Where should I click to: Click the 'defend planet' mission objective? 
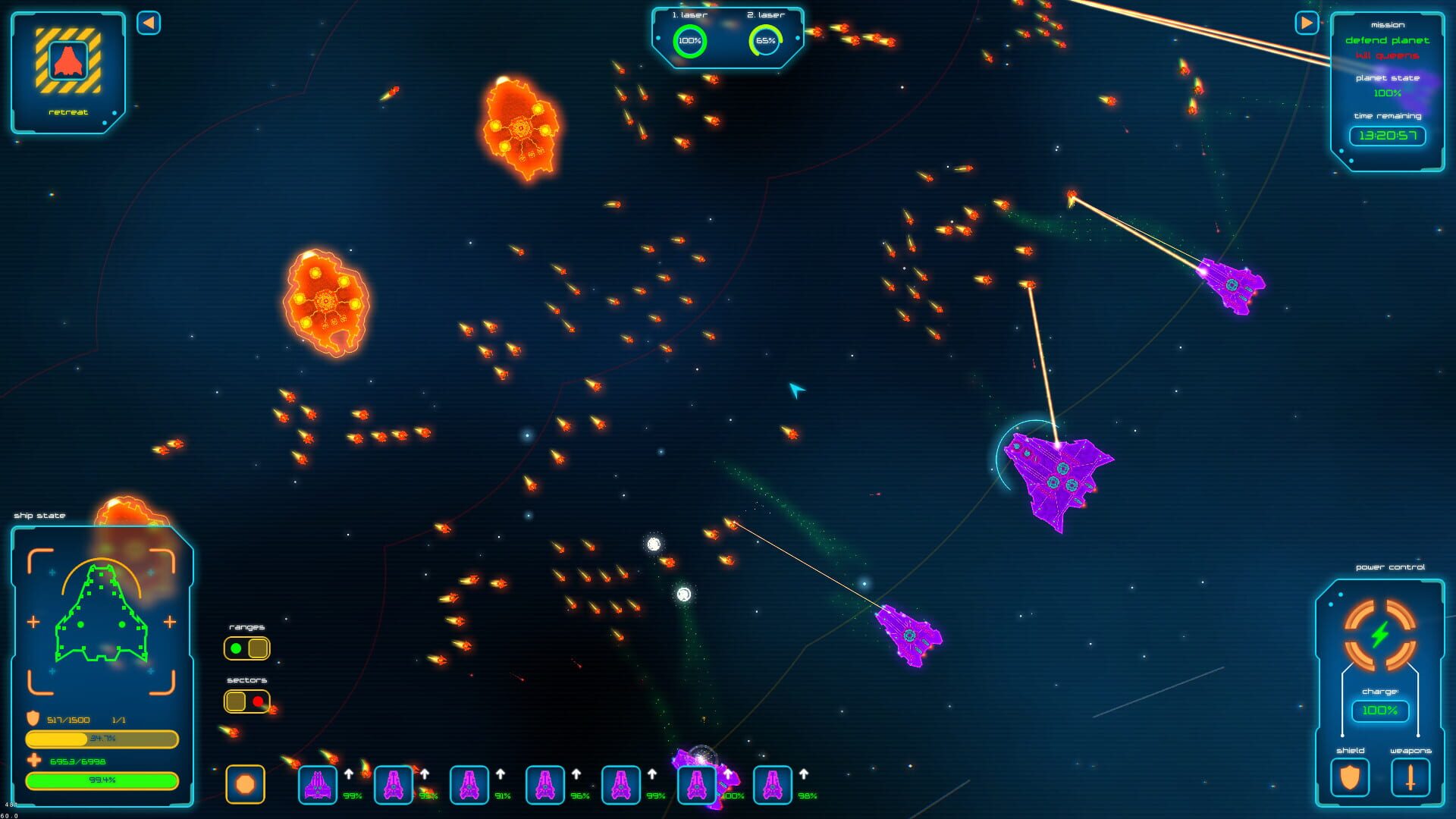pyautogui.click(x=1387, y=40)
